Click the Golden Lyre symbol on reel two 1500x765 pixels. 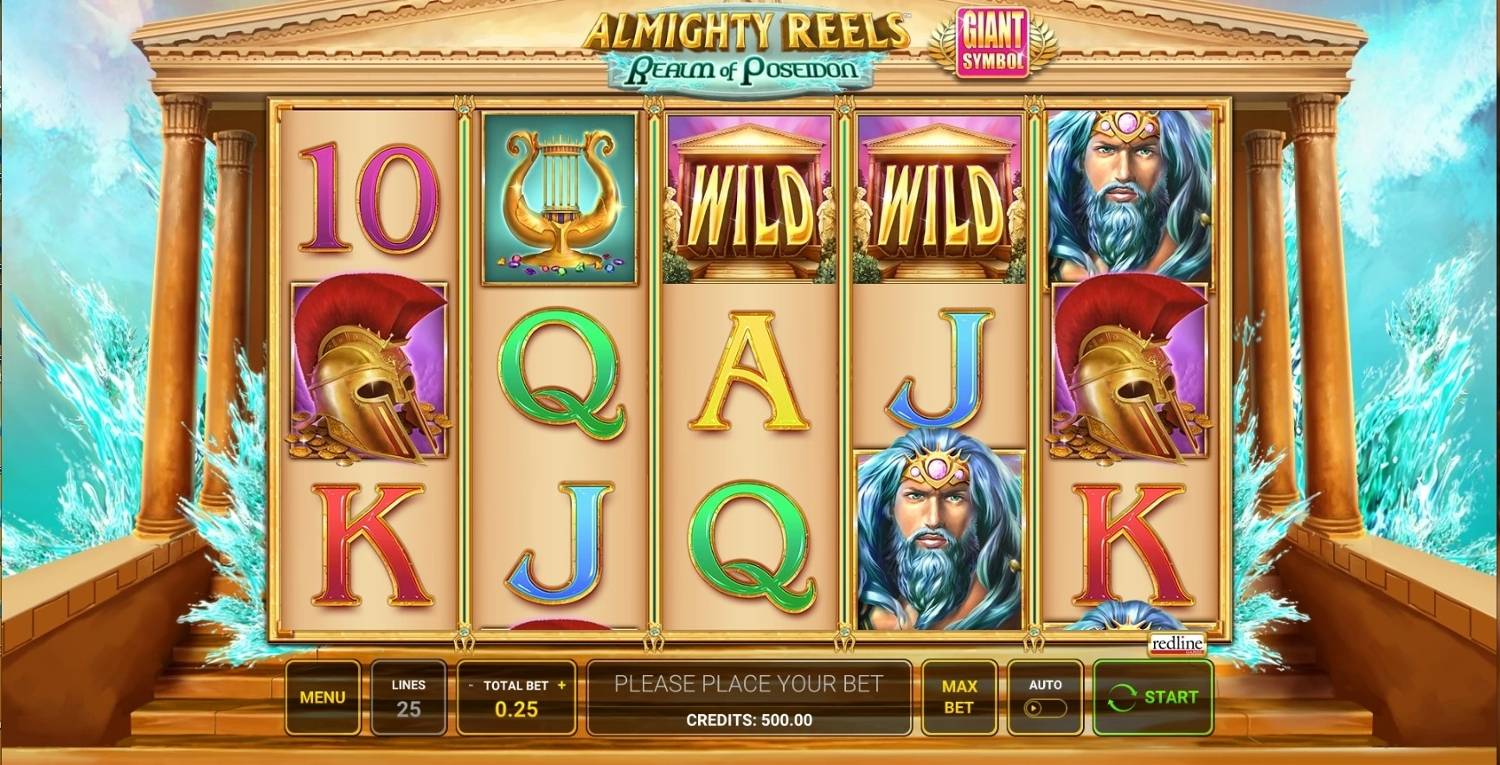click(560, 195)
